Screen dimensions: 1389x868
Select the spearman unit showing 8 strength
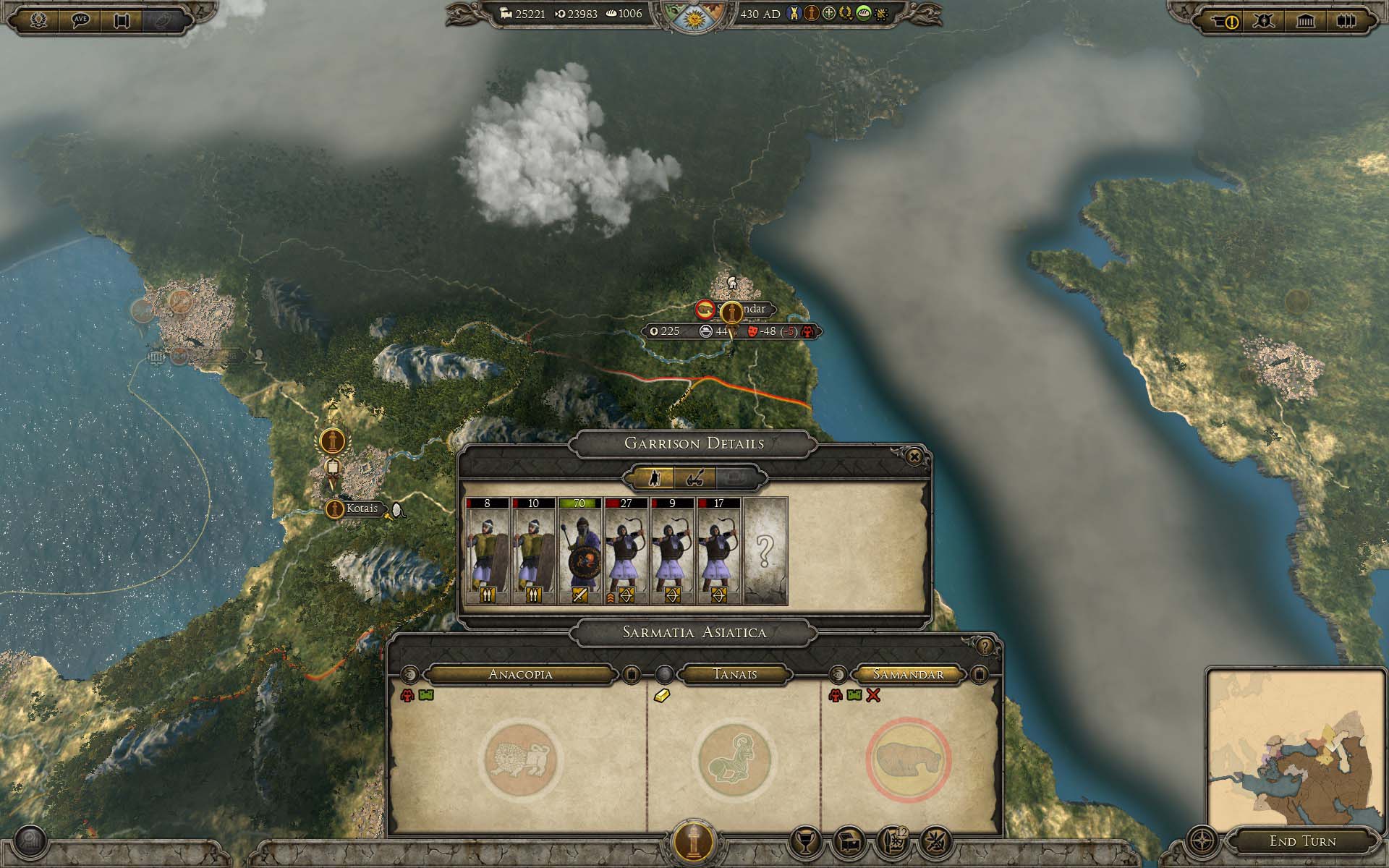point(487,551)
